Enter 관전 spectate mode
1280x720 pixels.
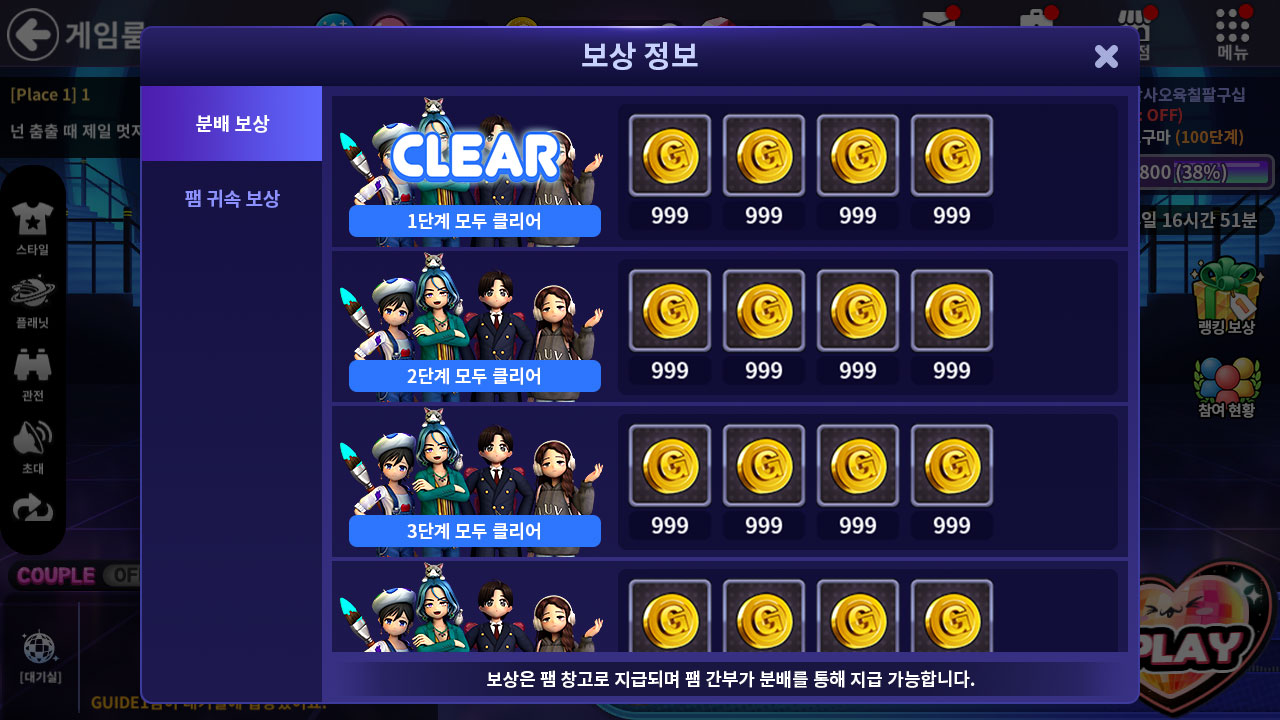(x=32, y=373)
